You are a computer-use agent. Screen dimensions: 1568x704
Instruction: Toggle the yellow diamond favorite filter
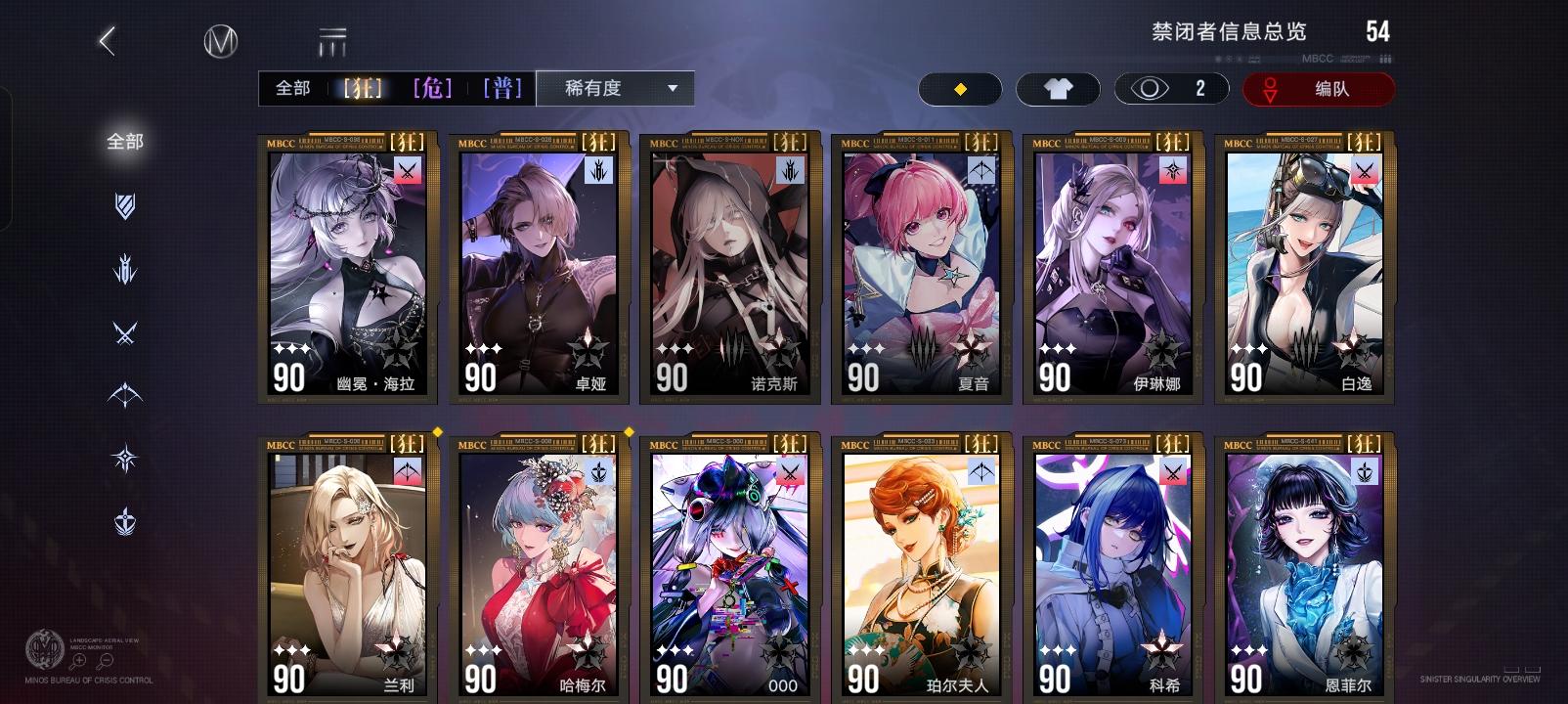pyautogui.click(x=959, y=88)
